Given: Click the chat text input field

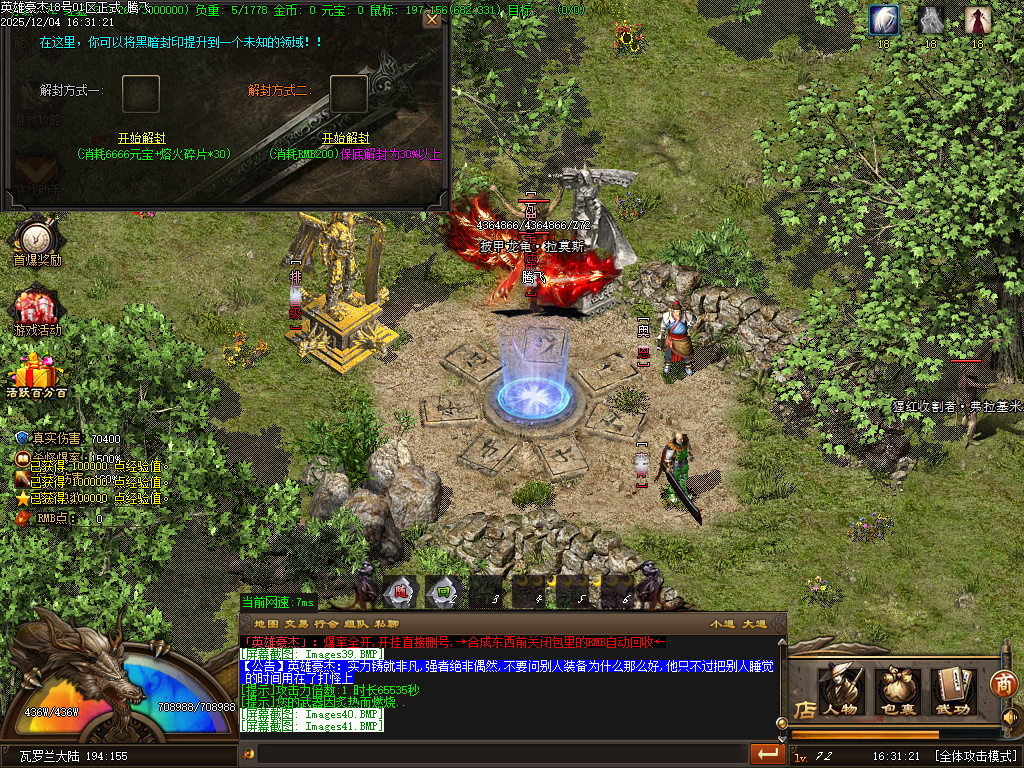Looking at the screenshot, I should click(500, 752).
